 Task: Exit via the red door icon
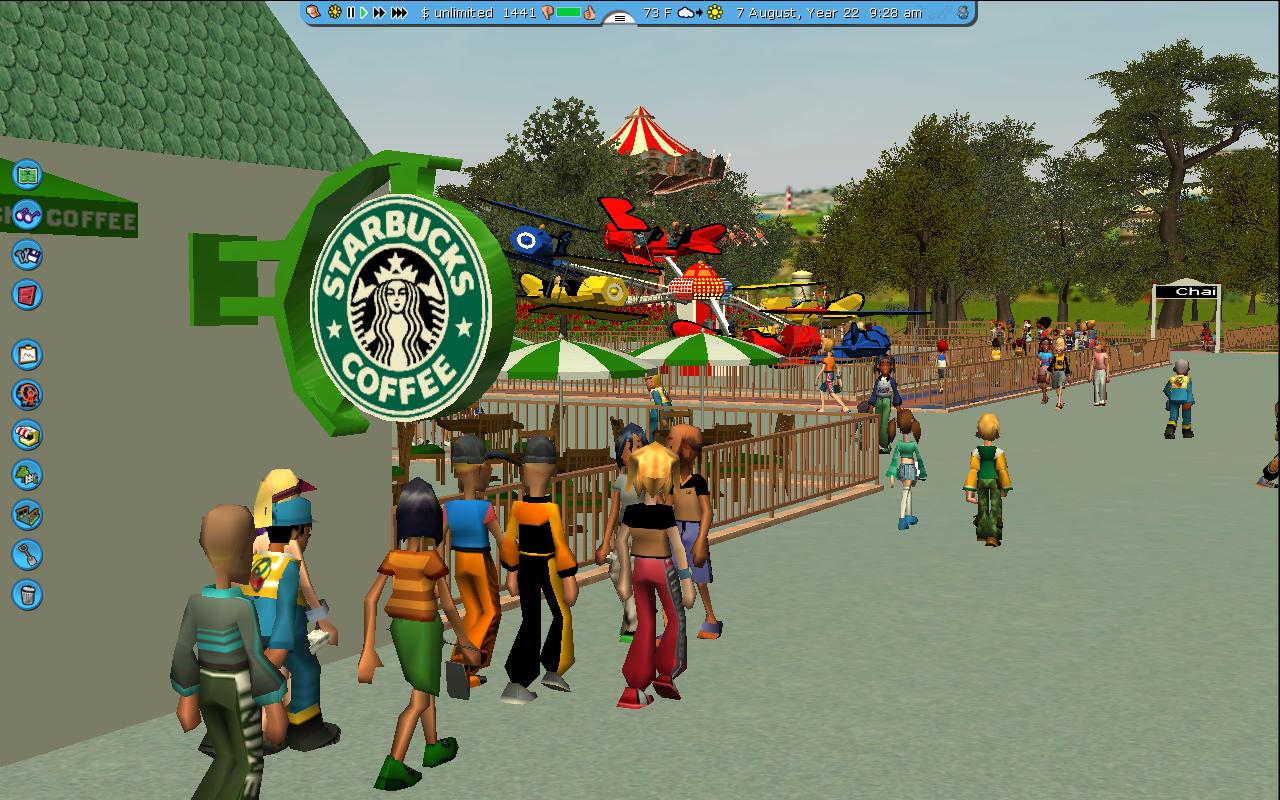pos(27,294)
